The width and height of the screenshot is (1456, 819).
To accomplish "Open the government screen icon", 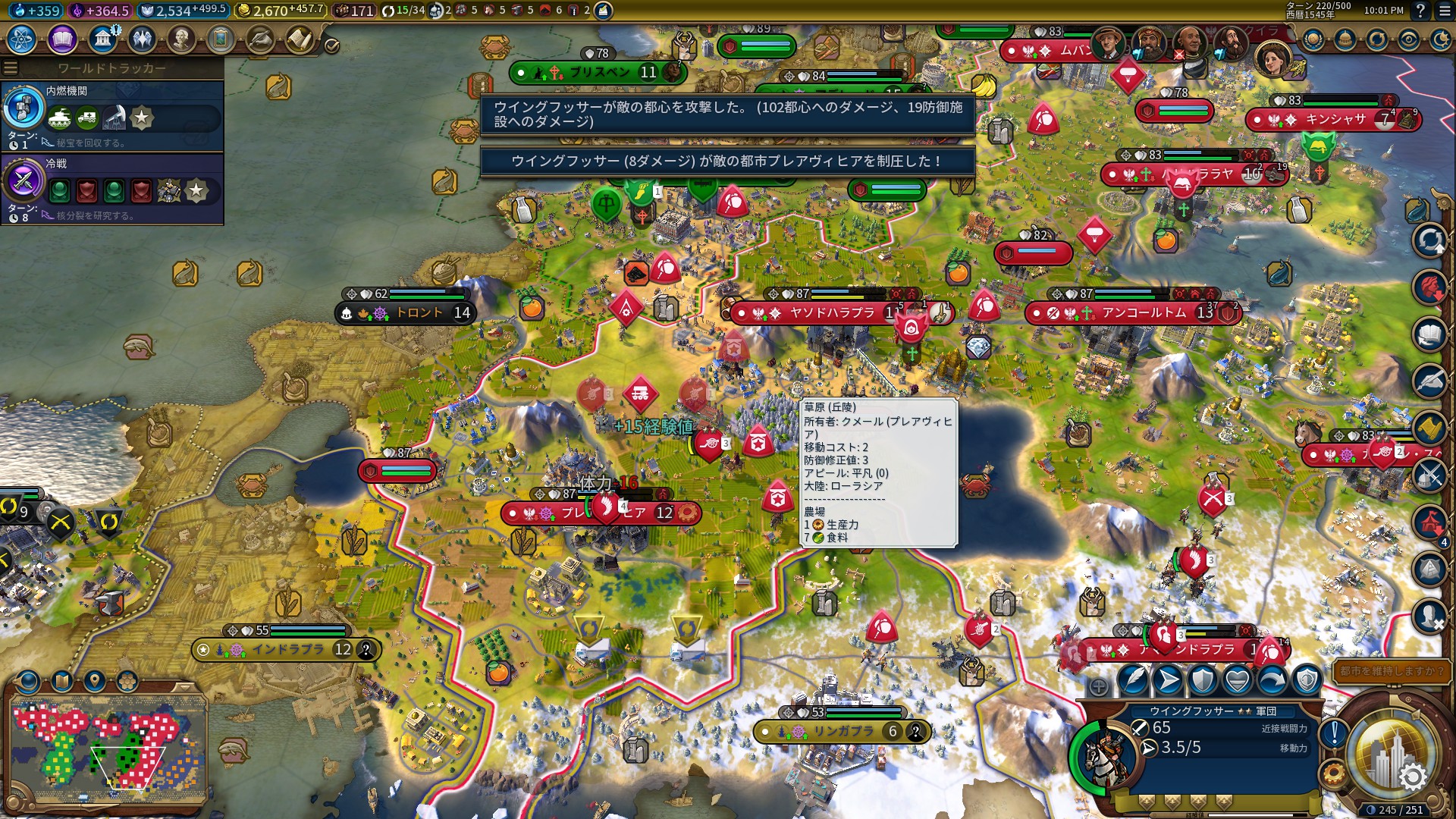I will click(x=102, y=39).
